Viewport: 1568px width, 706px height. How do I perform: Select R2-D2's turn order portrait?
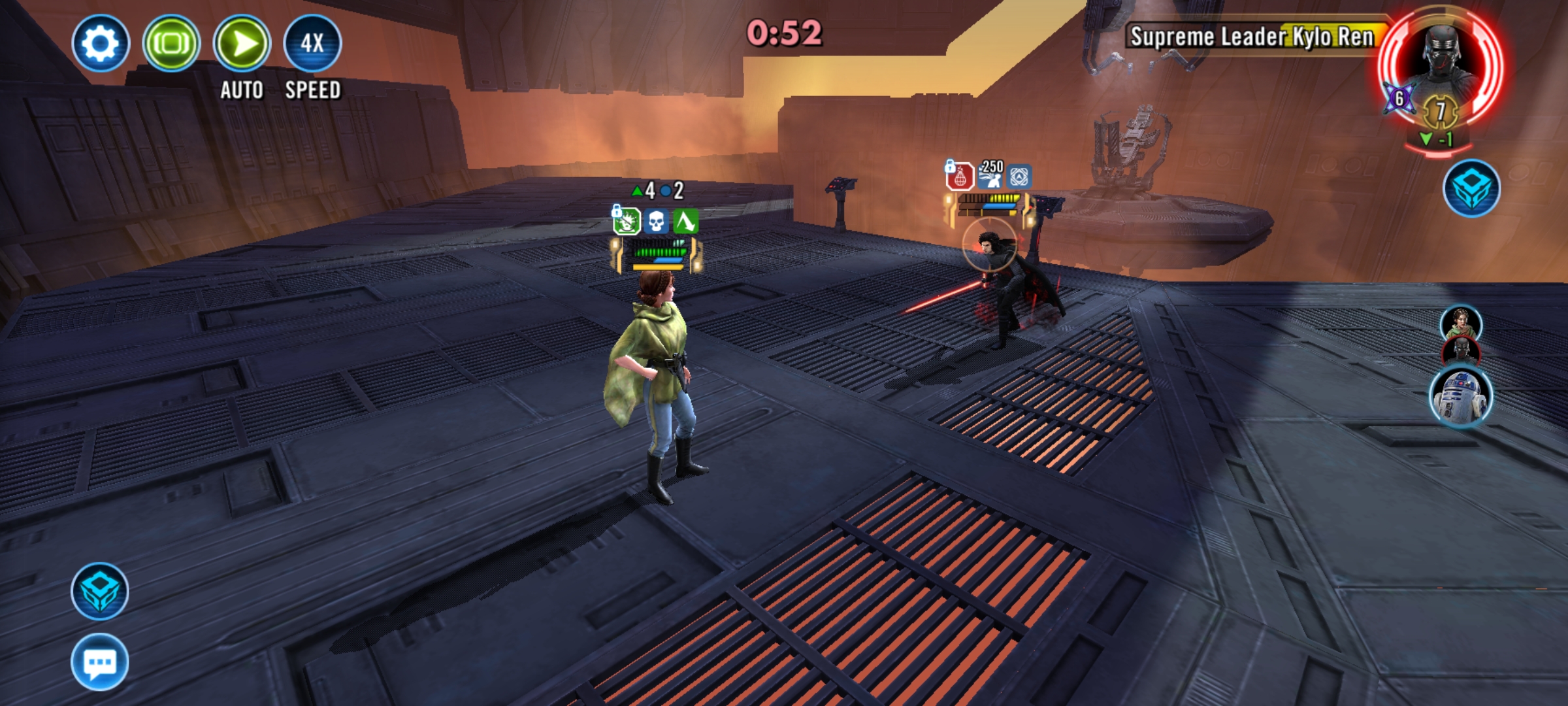tap(1461, 396)
